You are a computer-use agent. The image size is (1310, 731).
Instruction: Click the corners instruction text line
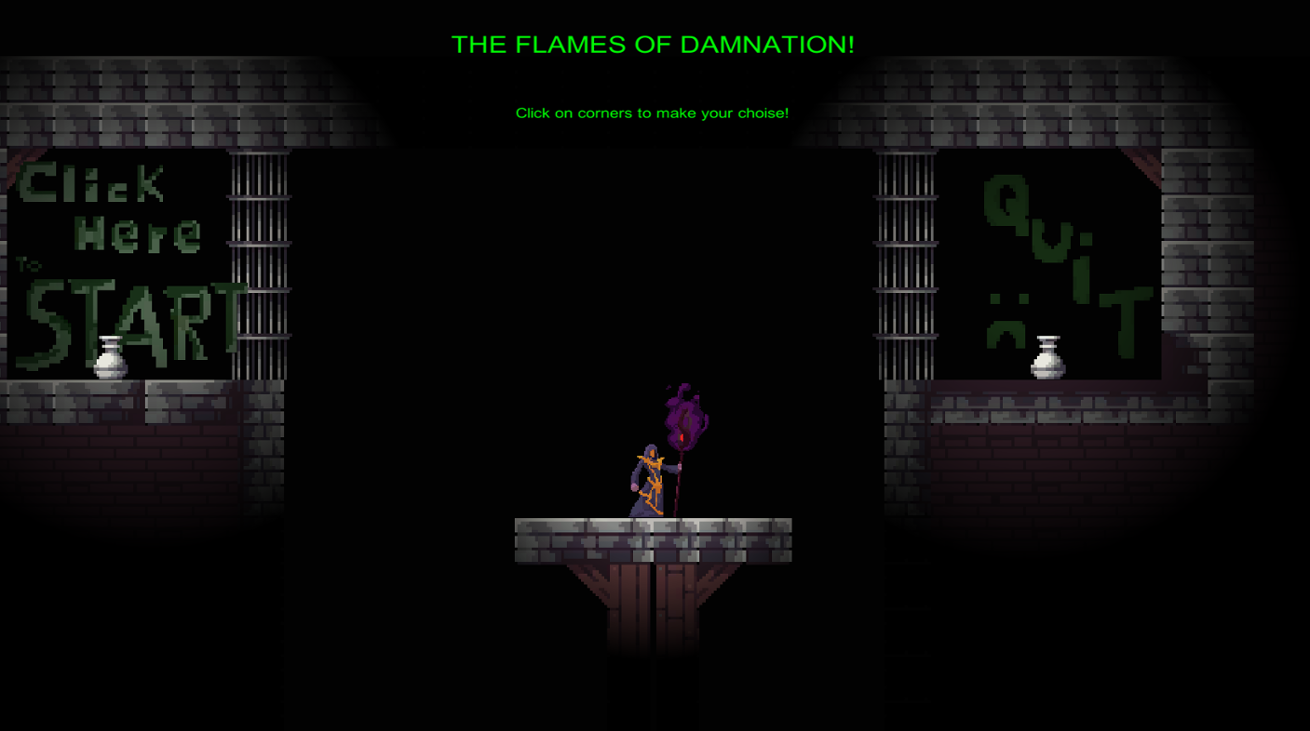(652, 113)
